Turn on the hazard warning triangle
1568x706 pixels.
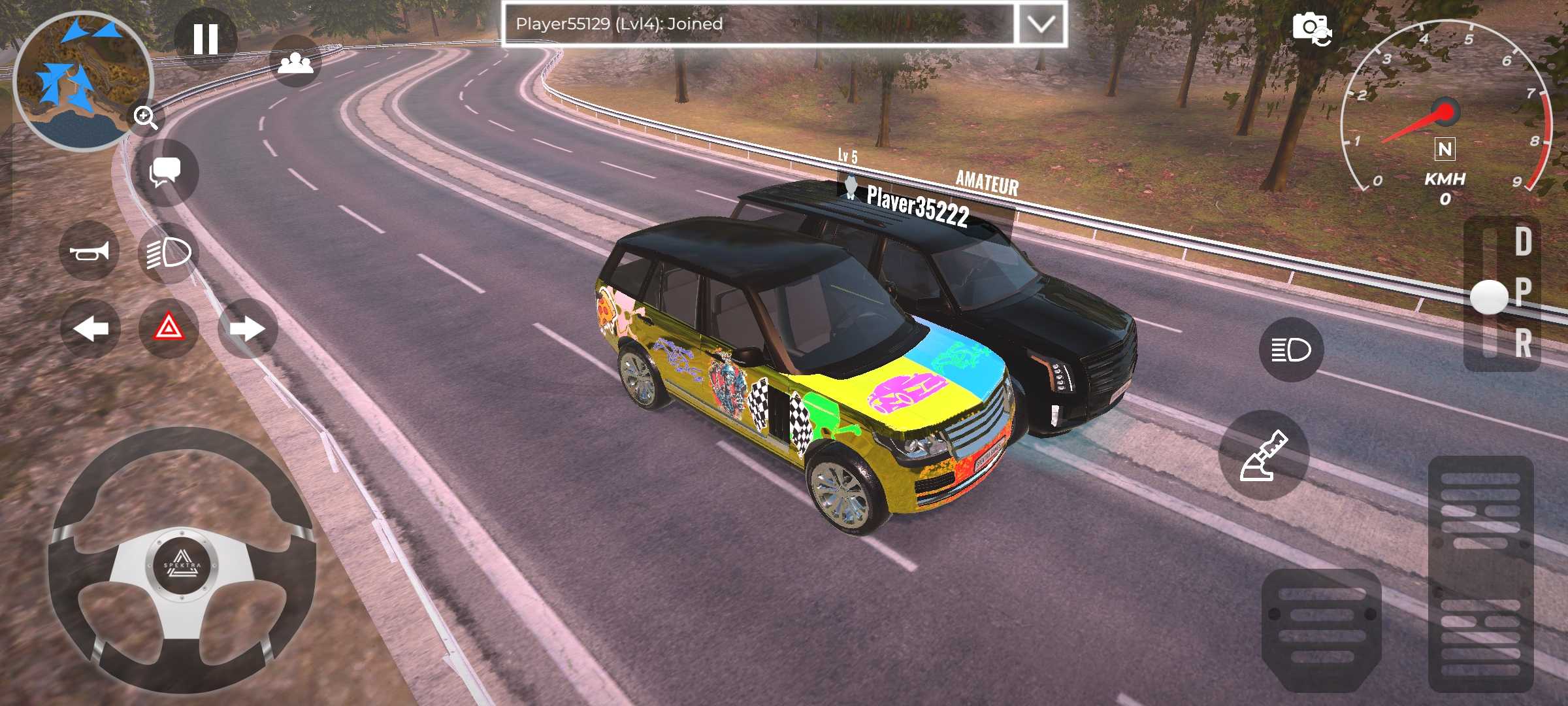point(169,328)
